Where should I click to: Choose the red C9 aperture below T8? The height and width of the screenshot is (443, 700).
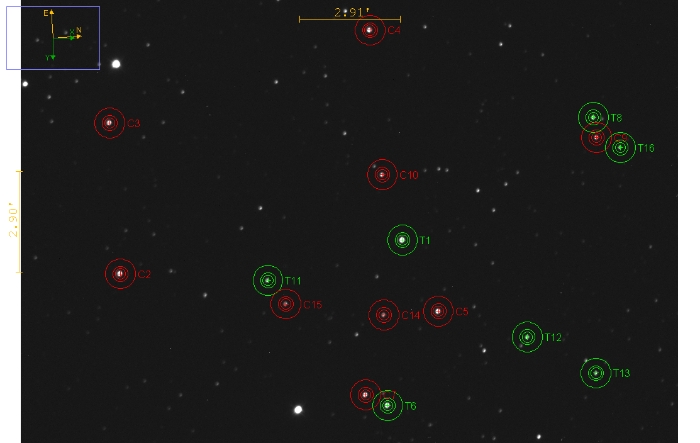click(x=596, y=138)
